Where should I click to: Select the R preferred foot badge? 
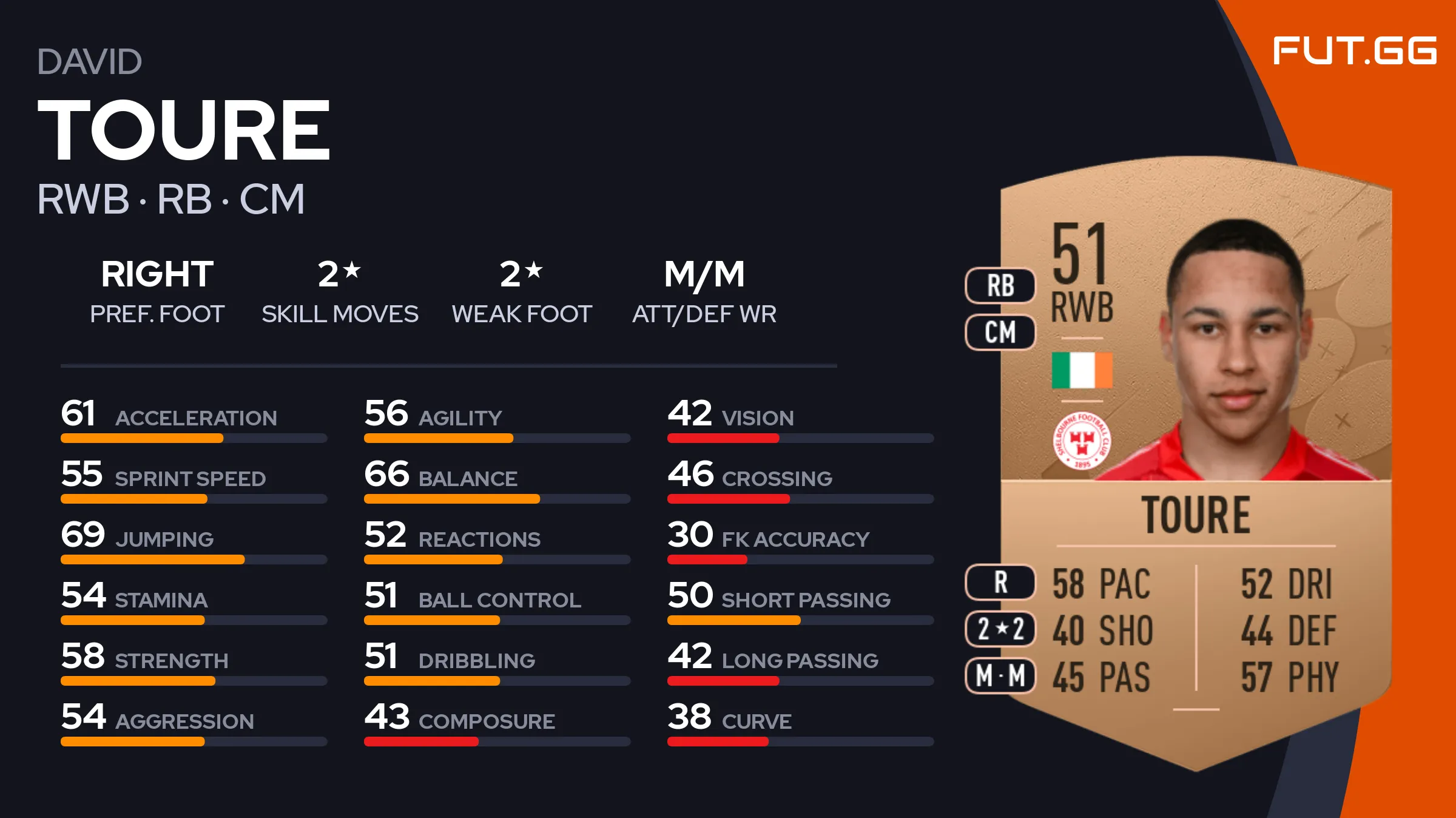1000,583
